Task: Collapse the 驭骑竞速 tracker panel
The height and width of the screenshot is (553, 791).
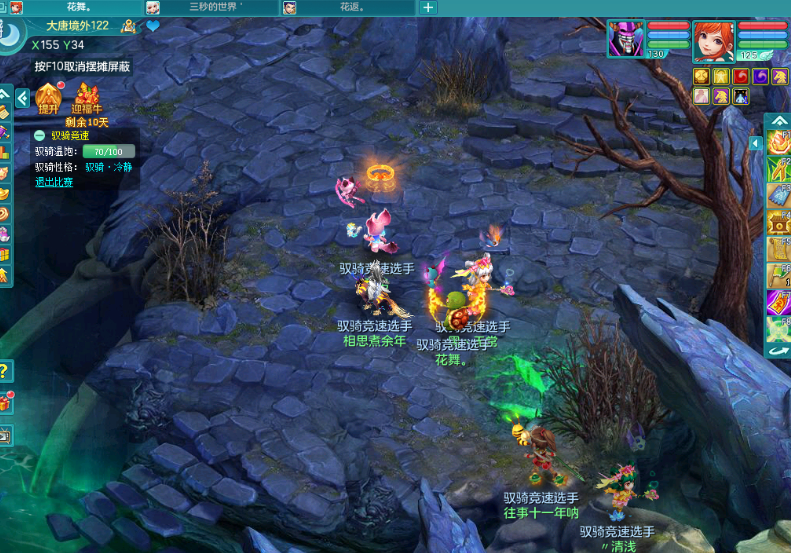Action: tap(39, 135)
